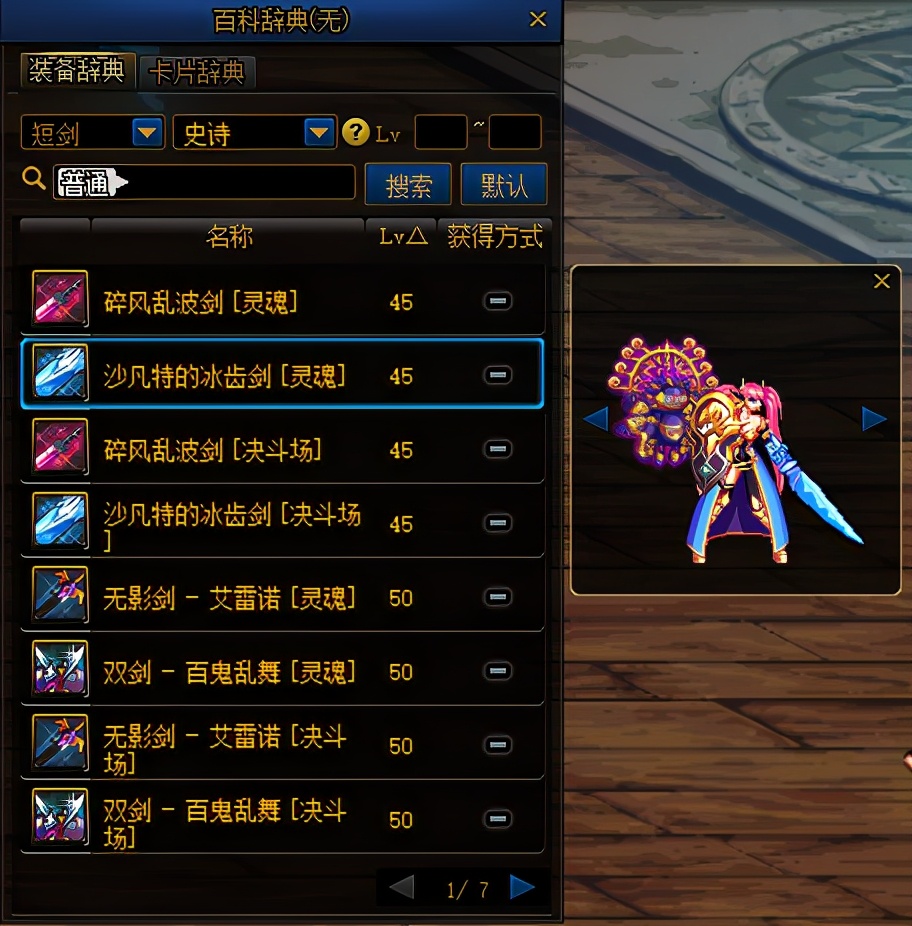Focus the maximum Lv input box
912x926 pixels.
514,132
